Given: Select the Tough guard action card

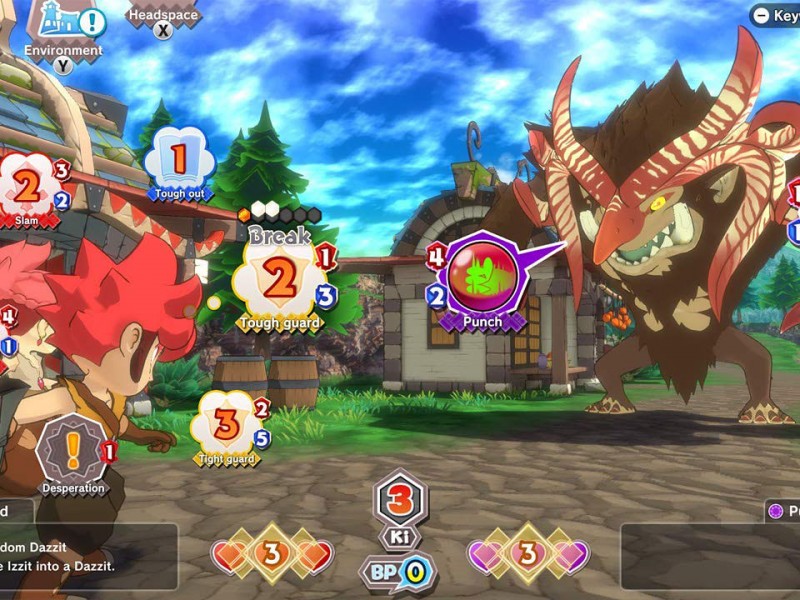Looking at the screenshot, I should coord(280,282).
